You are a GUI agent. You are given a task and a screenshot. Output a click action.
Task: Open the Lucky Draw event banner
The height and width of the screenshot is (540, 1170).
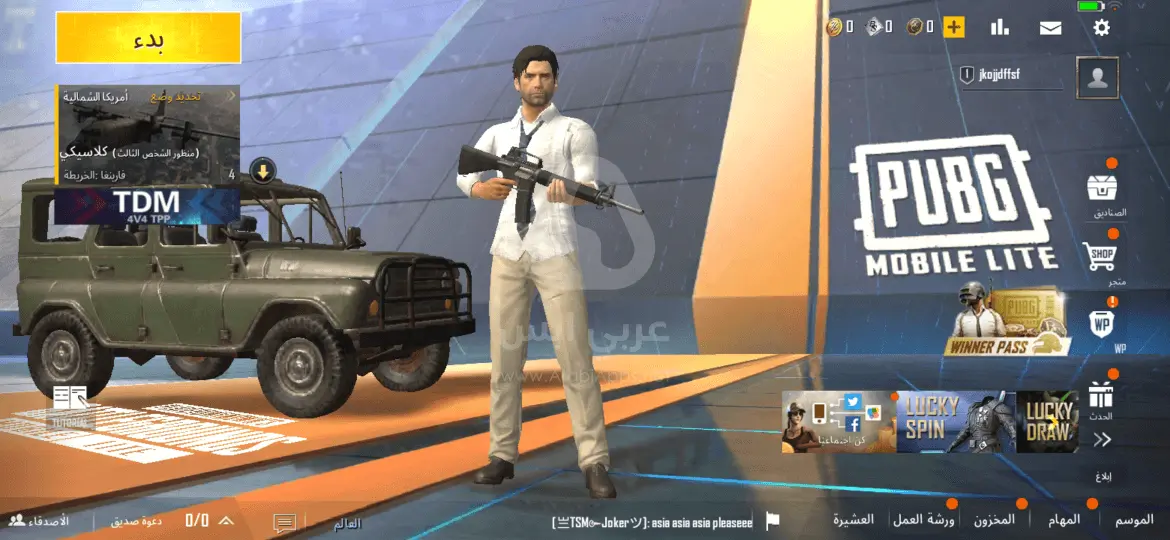(x=1046, y=421)
